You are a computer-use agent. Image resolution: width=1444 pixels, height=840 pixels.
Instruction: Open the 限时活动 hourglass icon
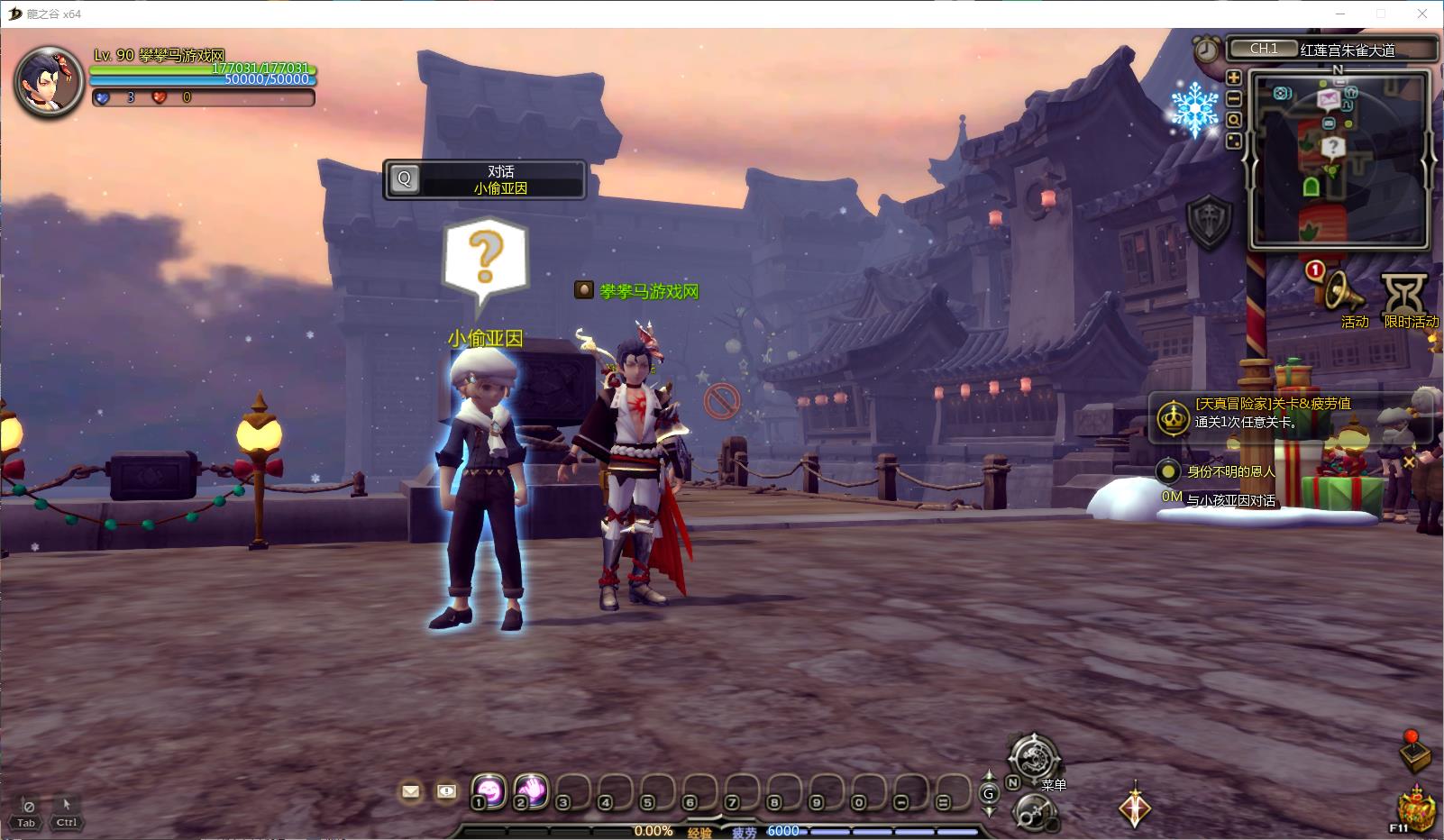pos(1405,294)
